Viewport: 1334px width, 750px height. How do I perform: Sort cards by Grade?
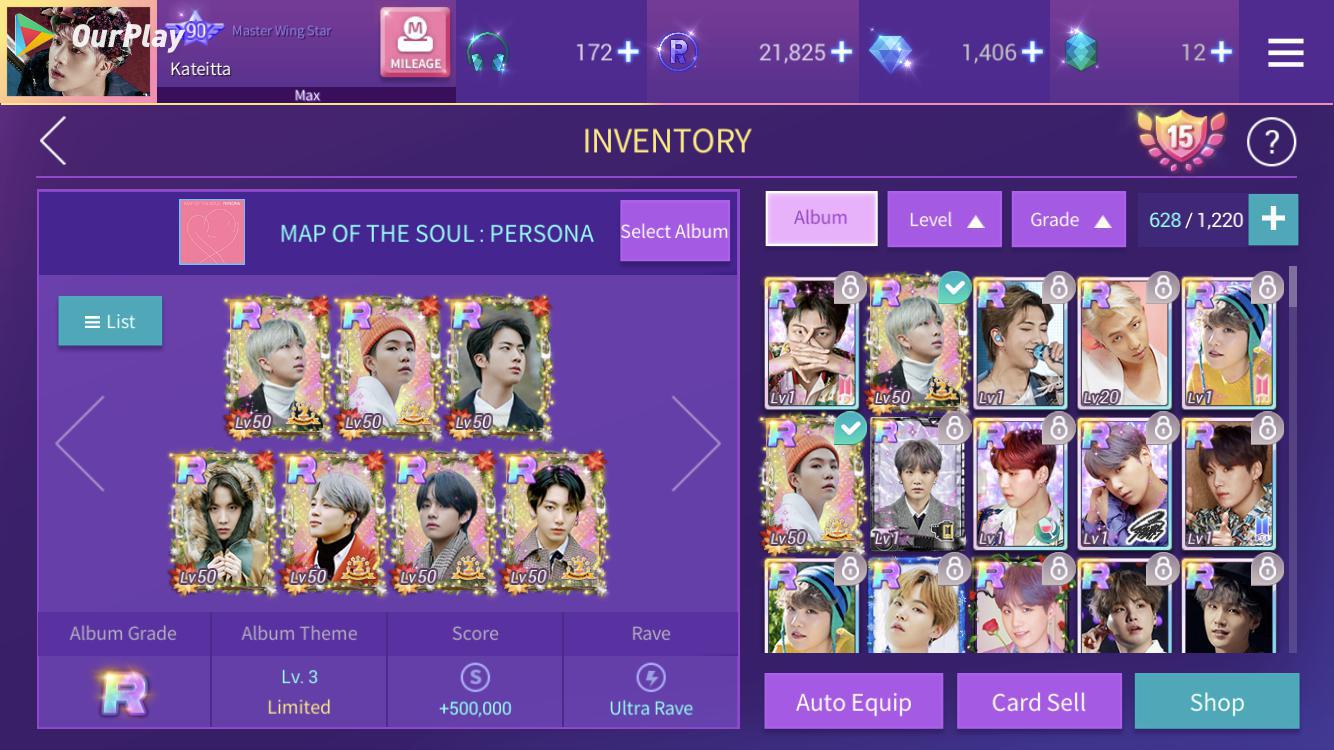pos(1068,220)
